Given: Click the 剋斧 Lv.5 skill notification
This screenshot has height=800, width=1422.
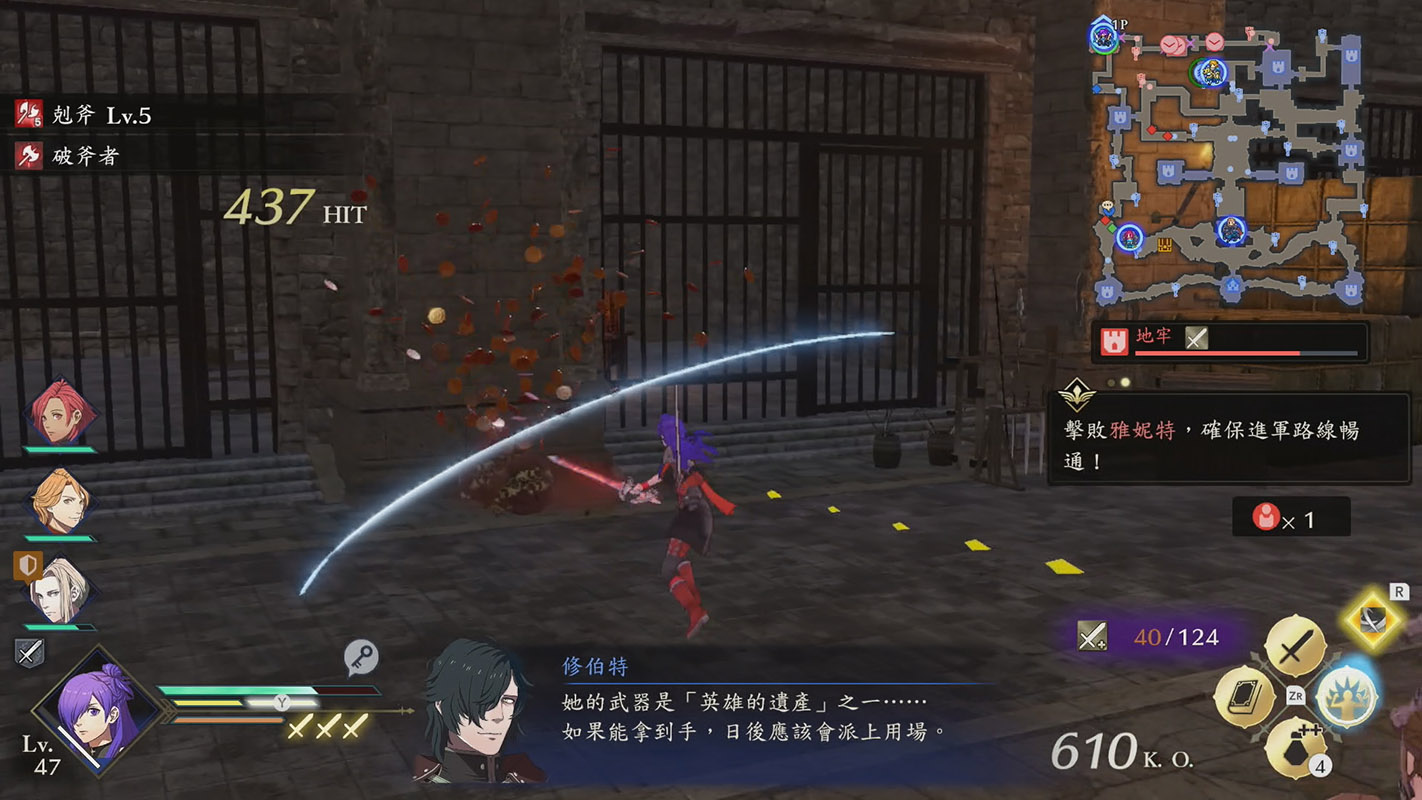Looking at the screenshot, I should [86, 115].
